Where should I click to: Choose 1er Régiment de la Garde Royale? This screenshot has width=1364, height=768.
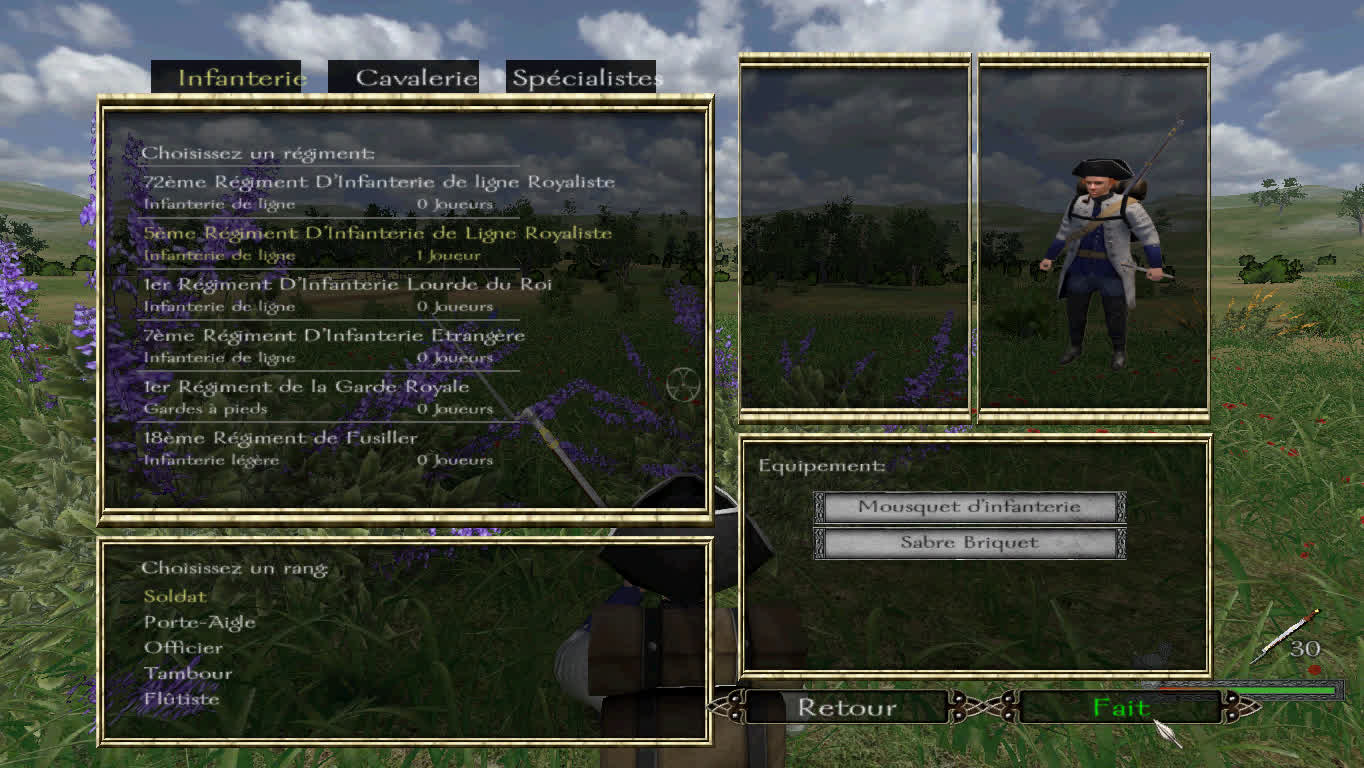coord(306,386)
